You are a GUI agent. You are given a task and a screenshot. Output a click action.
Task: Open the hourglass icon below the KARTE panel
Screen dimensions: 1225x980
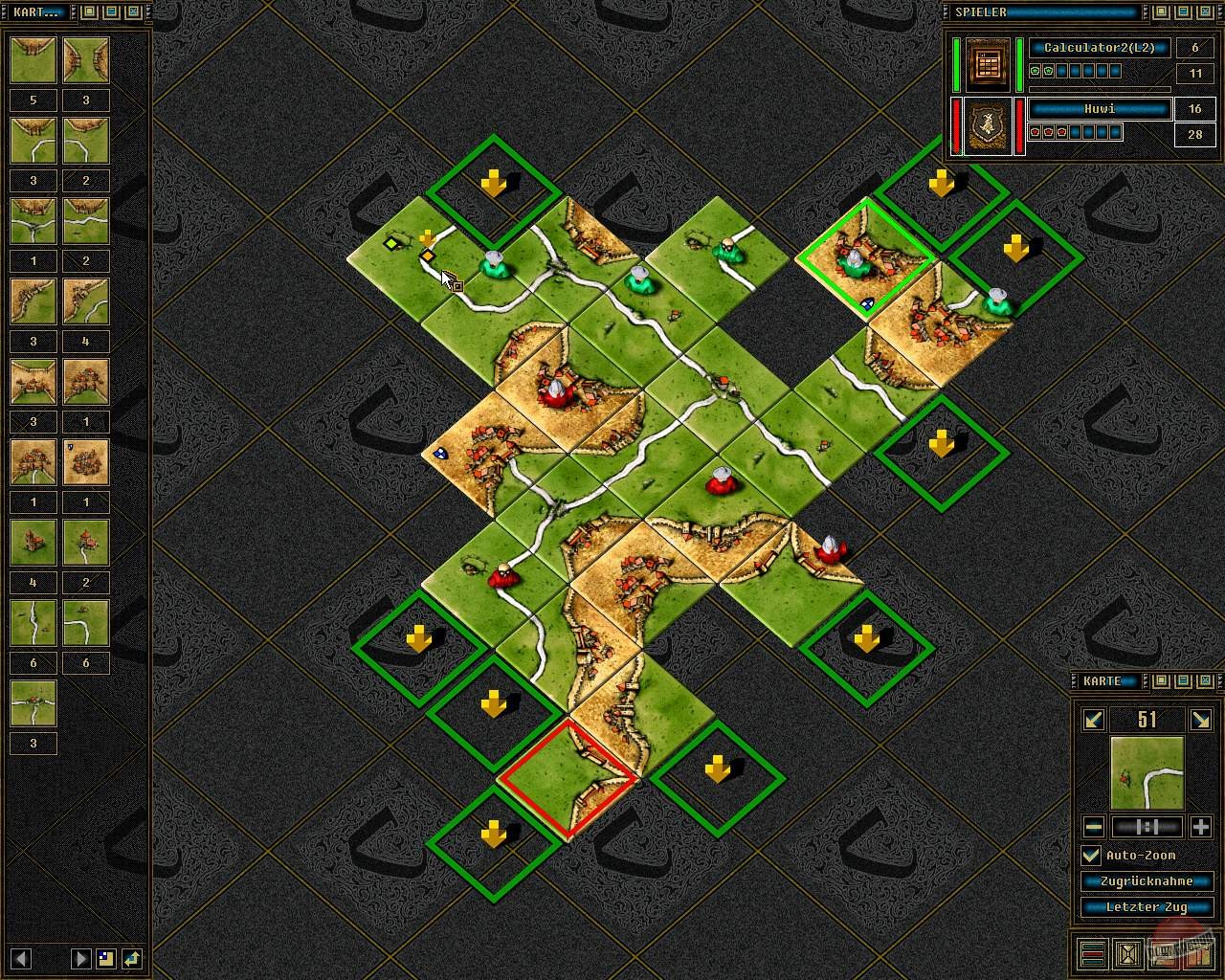pyautogui.click(x=1129, y=954)
